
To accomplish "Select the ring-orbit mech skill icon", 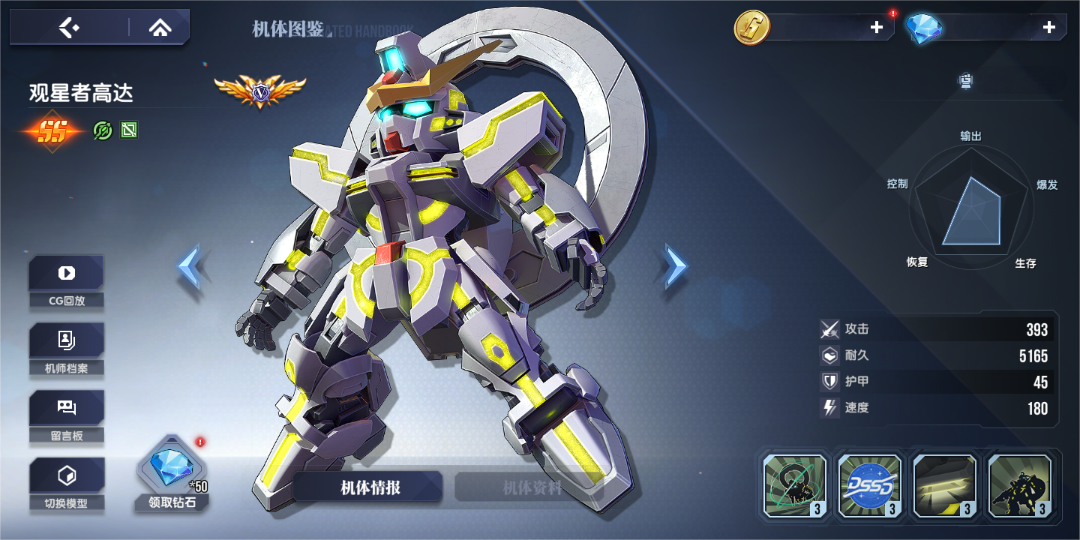I will (x=795, y=486).
